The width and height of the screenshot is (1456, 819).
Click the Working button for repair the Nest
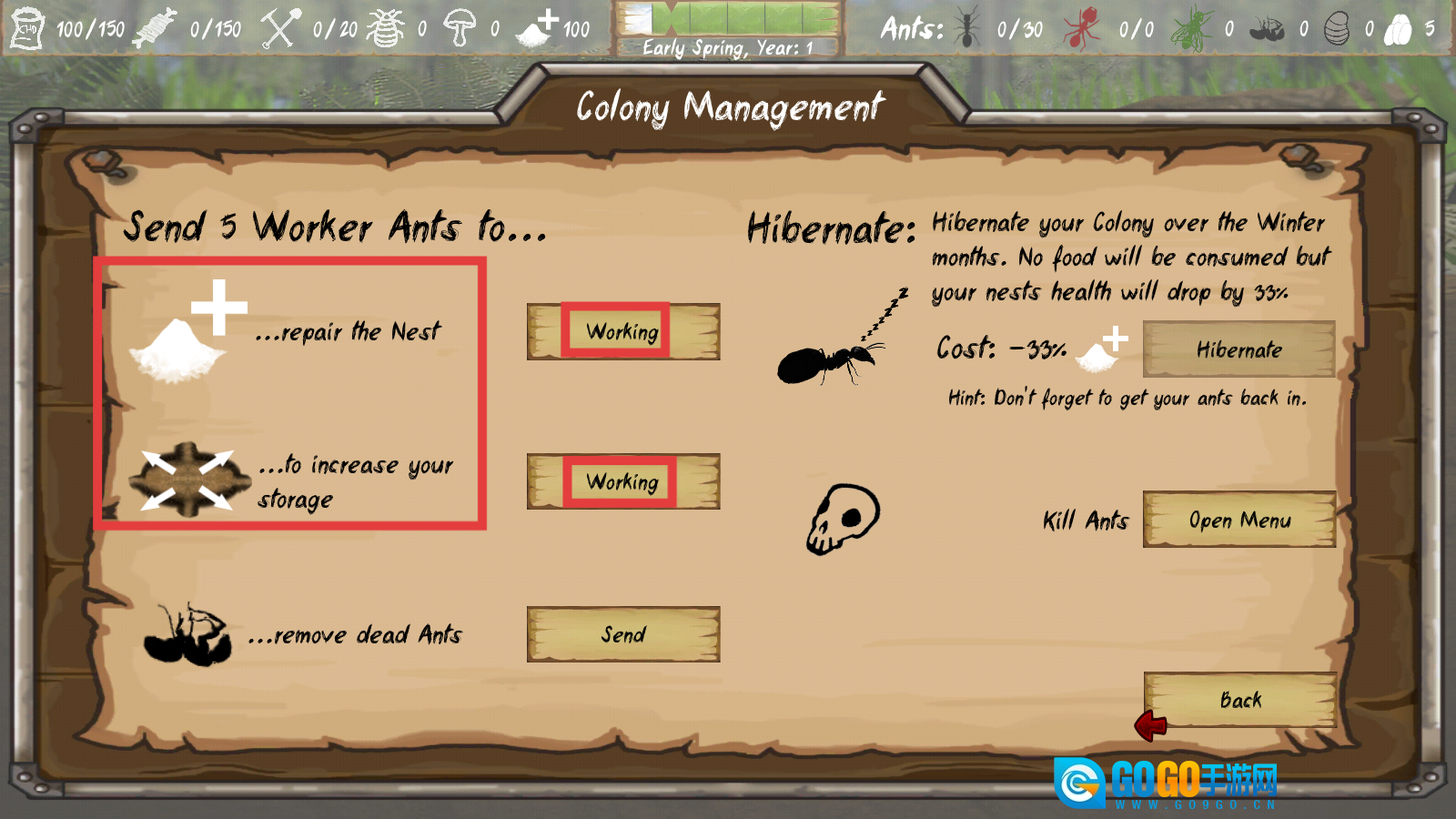[x=623, y=331]
